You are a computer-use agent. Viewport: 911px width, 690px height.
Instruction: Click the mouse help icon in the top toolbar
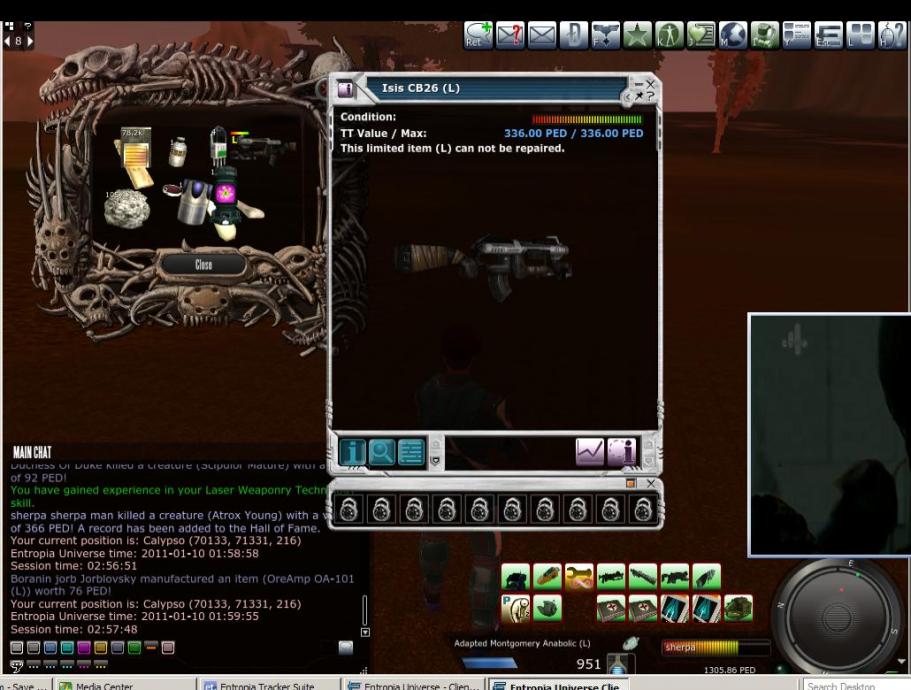[x=892, y=35]
